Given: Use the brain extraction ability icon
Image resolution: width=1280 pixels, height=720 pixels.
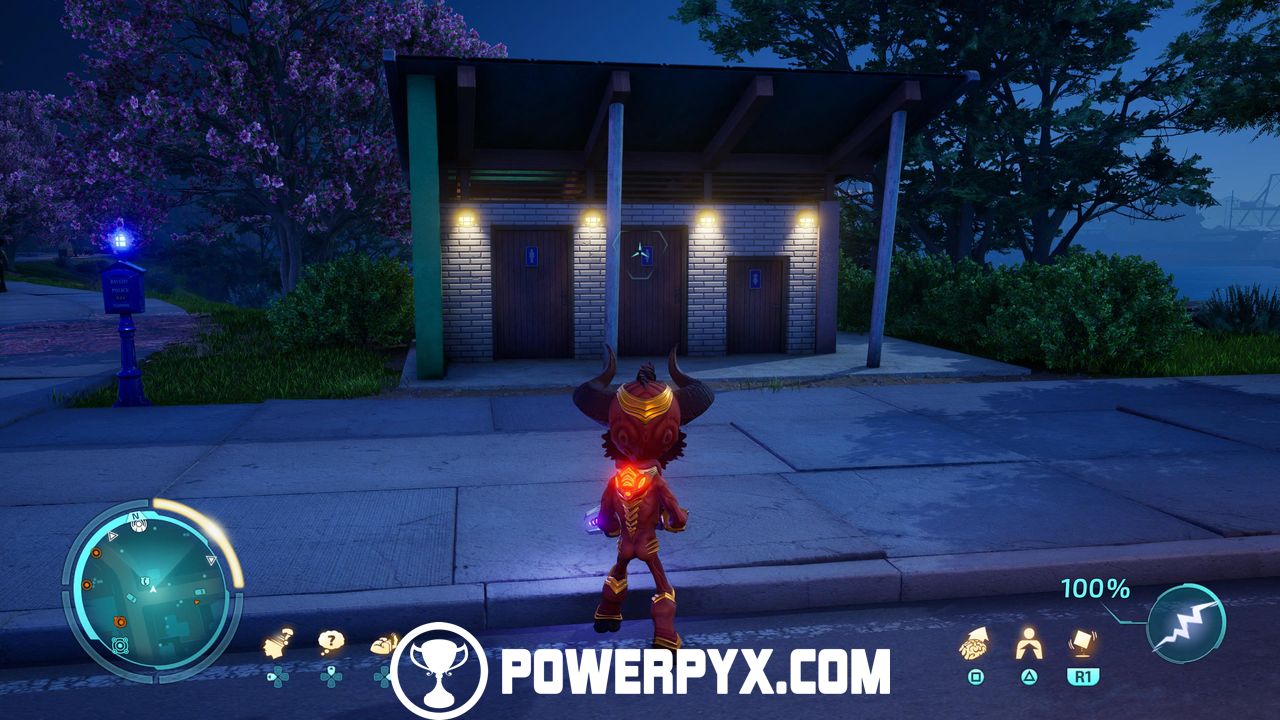Looking at the screenshot, I should click(975, 643).
